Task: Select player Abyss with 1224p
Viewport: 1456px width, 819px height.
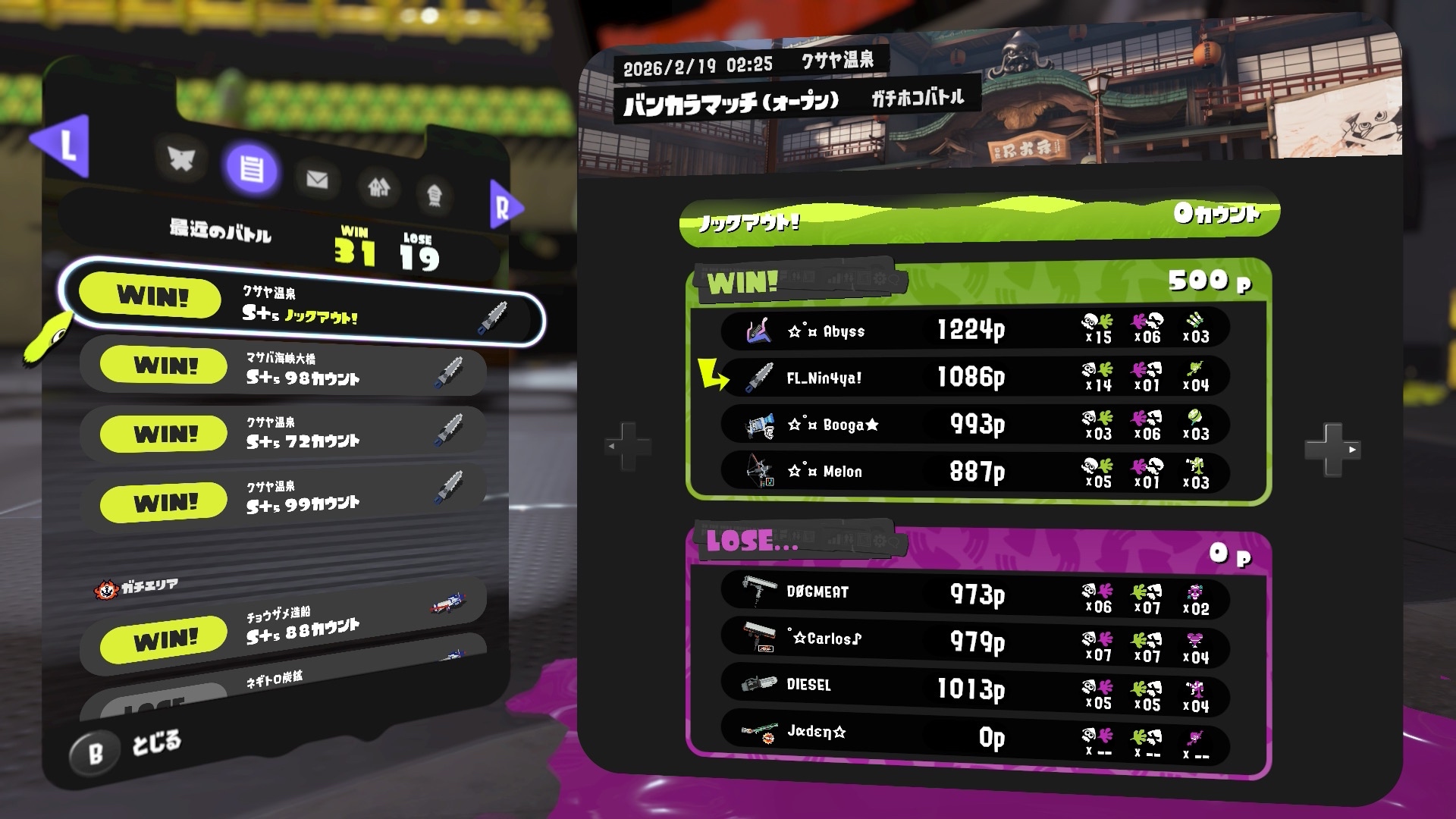Action: pos(974,330)
